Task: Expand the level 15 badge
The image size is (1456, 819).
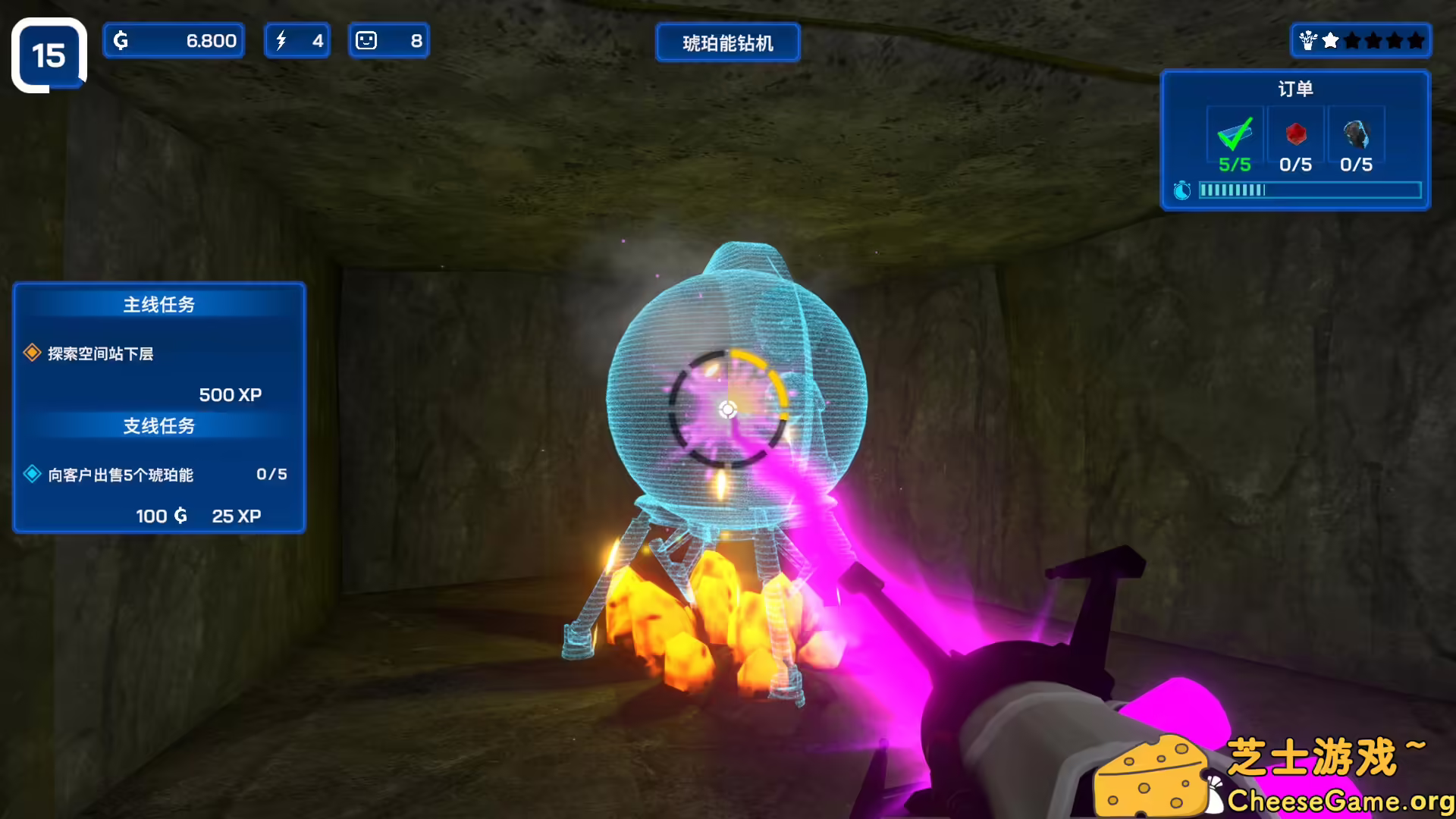Action: (x=49, y=53)
